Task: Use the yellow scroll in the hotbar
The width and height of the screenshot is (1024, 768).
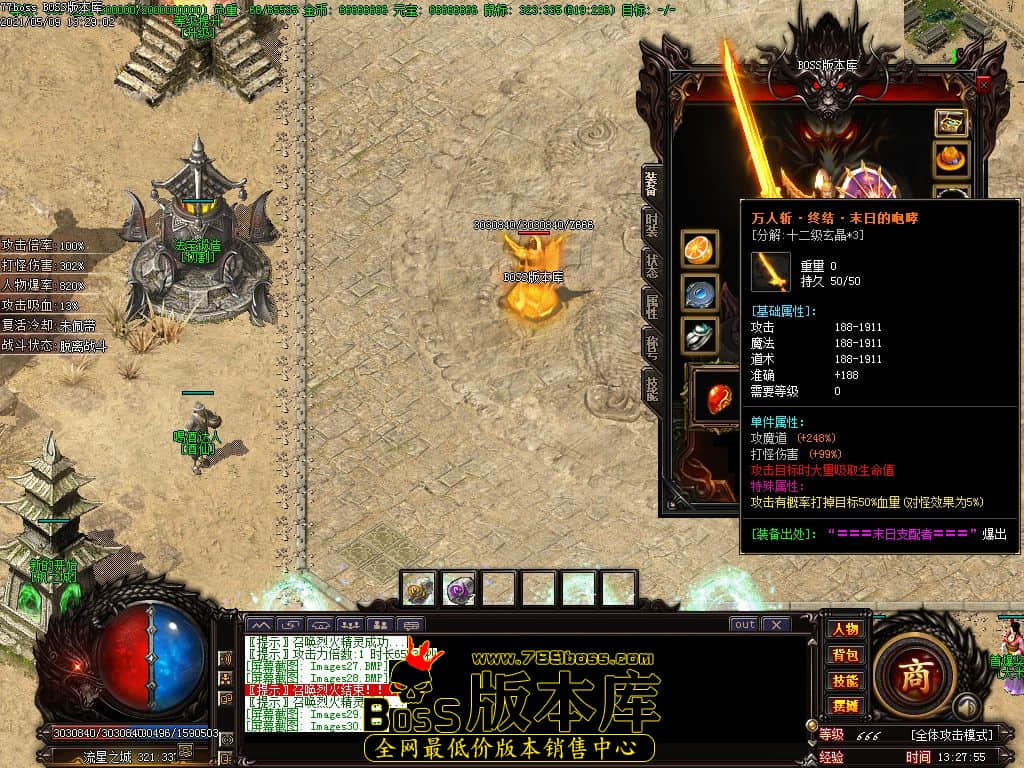Action: coord(420,589)
